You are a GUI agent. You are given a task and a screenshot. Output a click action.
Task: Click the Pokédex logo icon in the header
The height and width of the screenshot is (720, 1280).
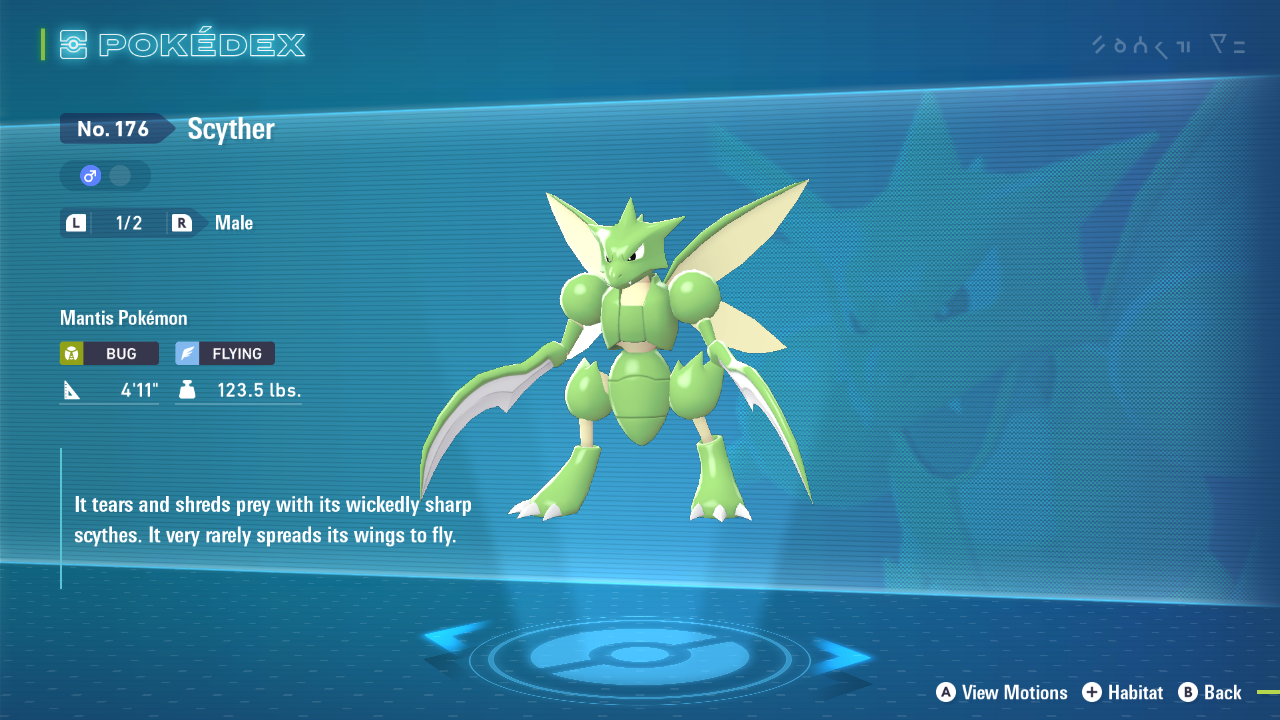73,44
